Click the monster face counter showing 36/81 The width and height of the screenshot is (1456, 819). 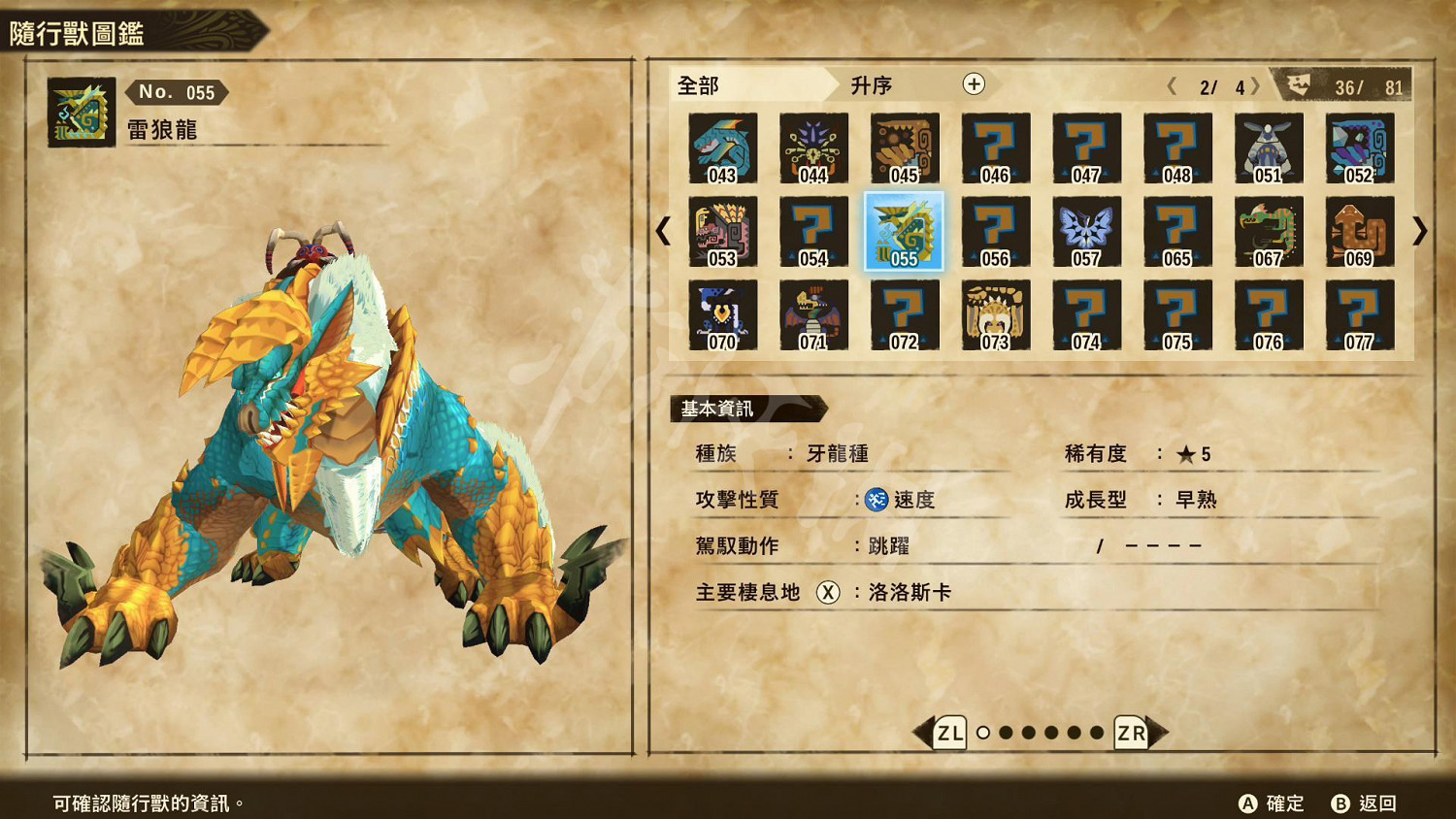click(1349, 85)
